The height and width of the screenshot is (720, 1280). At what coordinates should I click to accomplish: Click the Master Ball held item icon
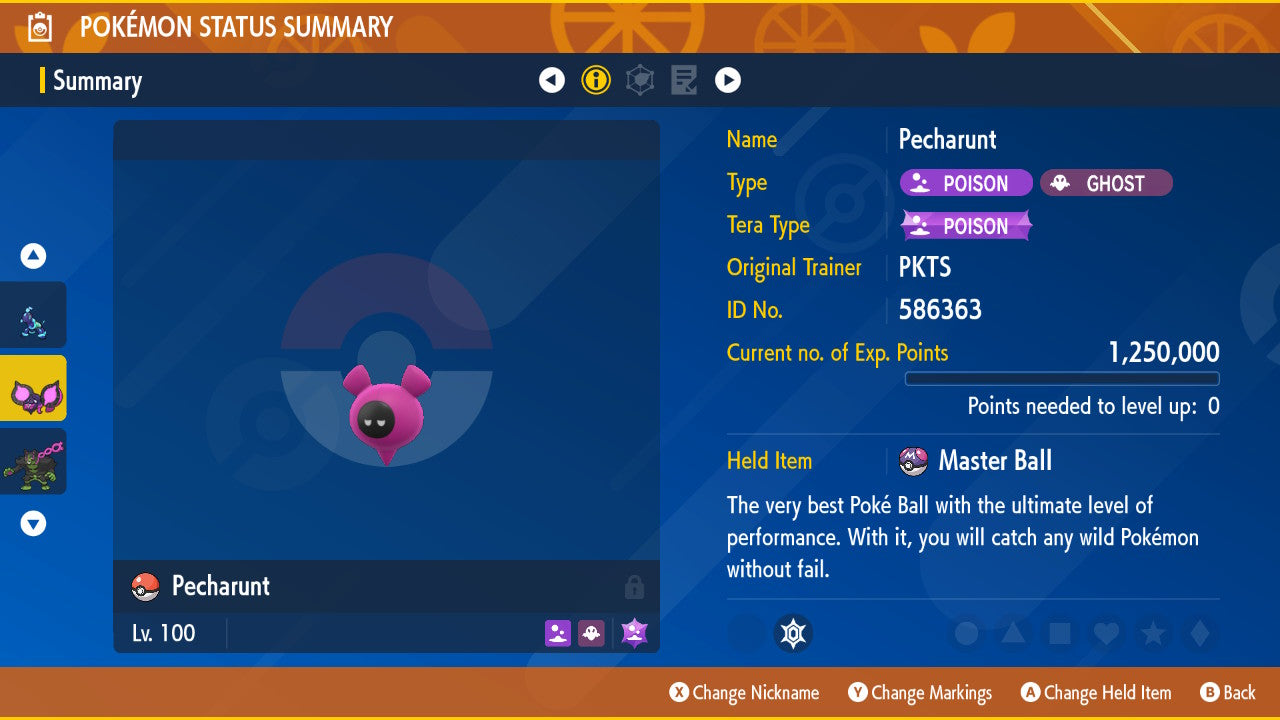(913, 461)
